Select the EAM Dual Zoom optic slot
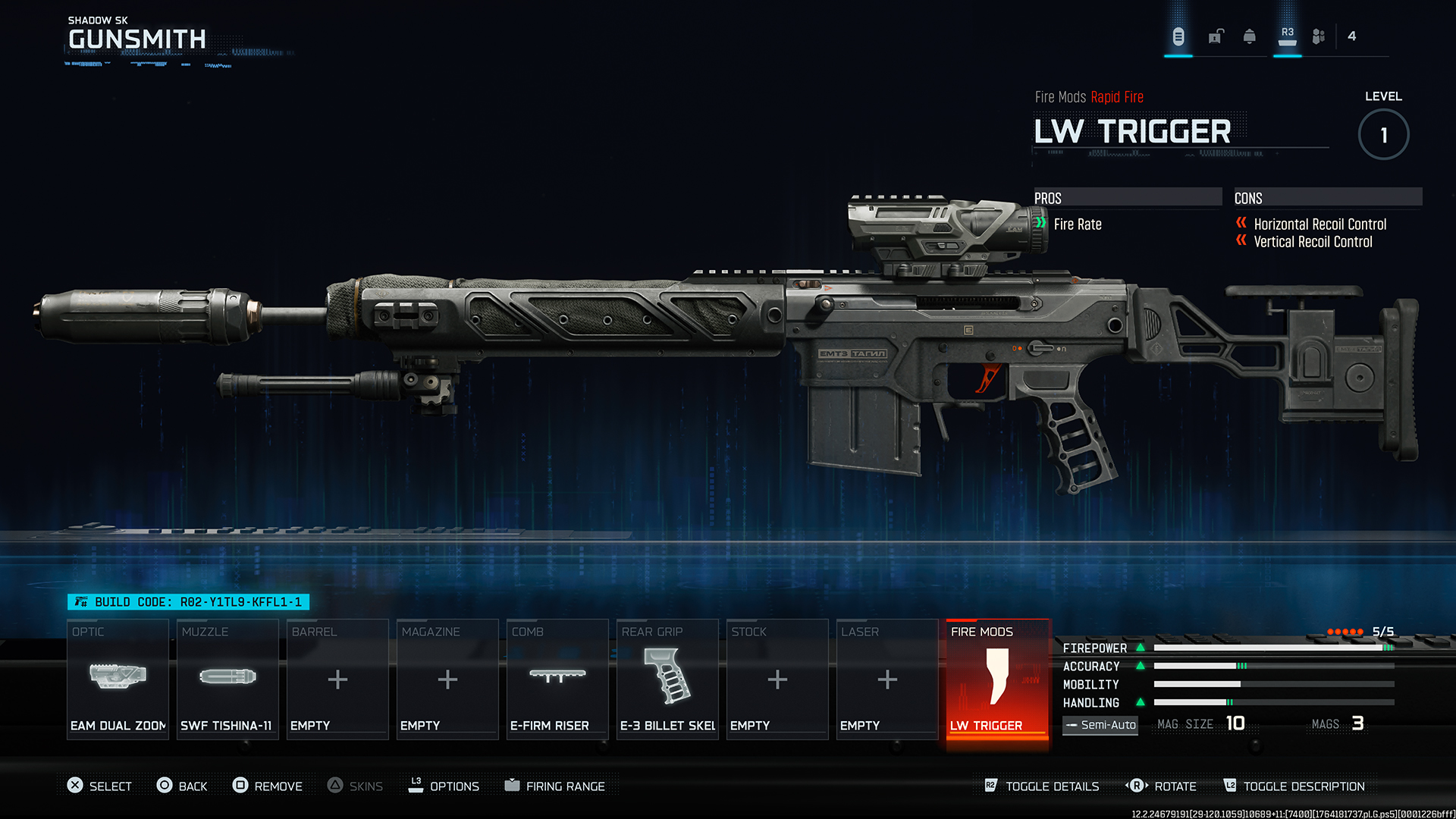The width and height of the screenshot is (1456, 819). point(118,679)
